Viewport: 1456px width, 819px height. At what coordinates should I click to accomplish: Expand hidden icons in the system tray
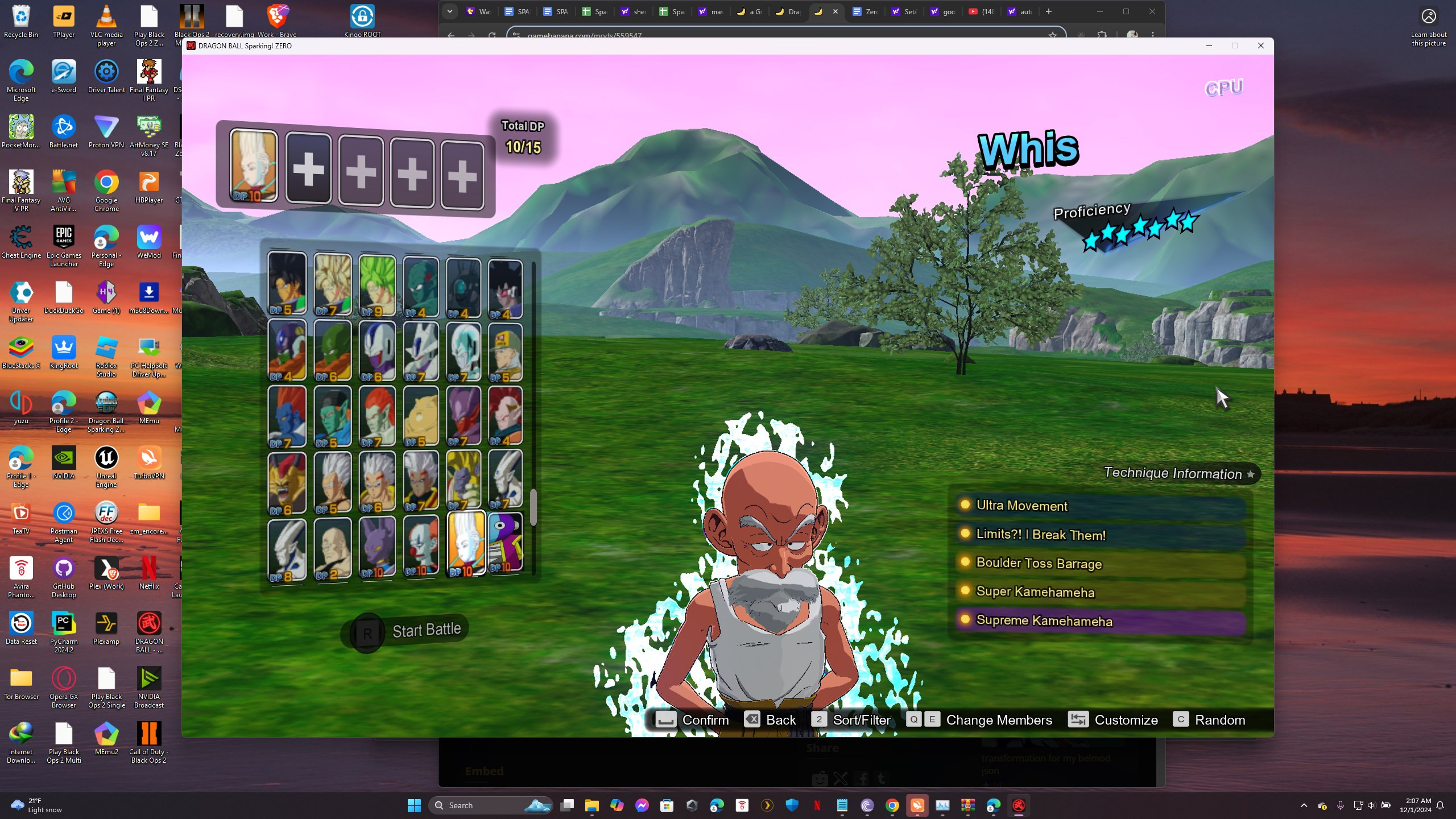(1303, 805)
